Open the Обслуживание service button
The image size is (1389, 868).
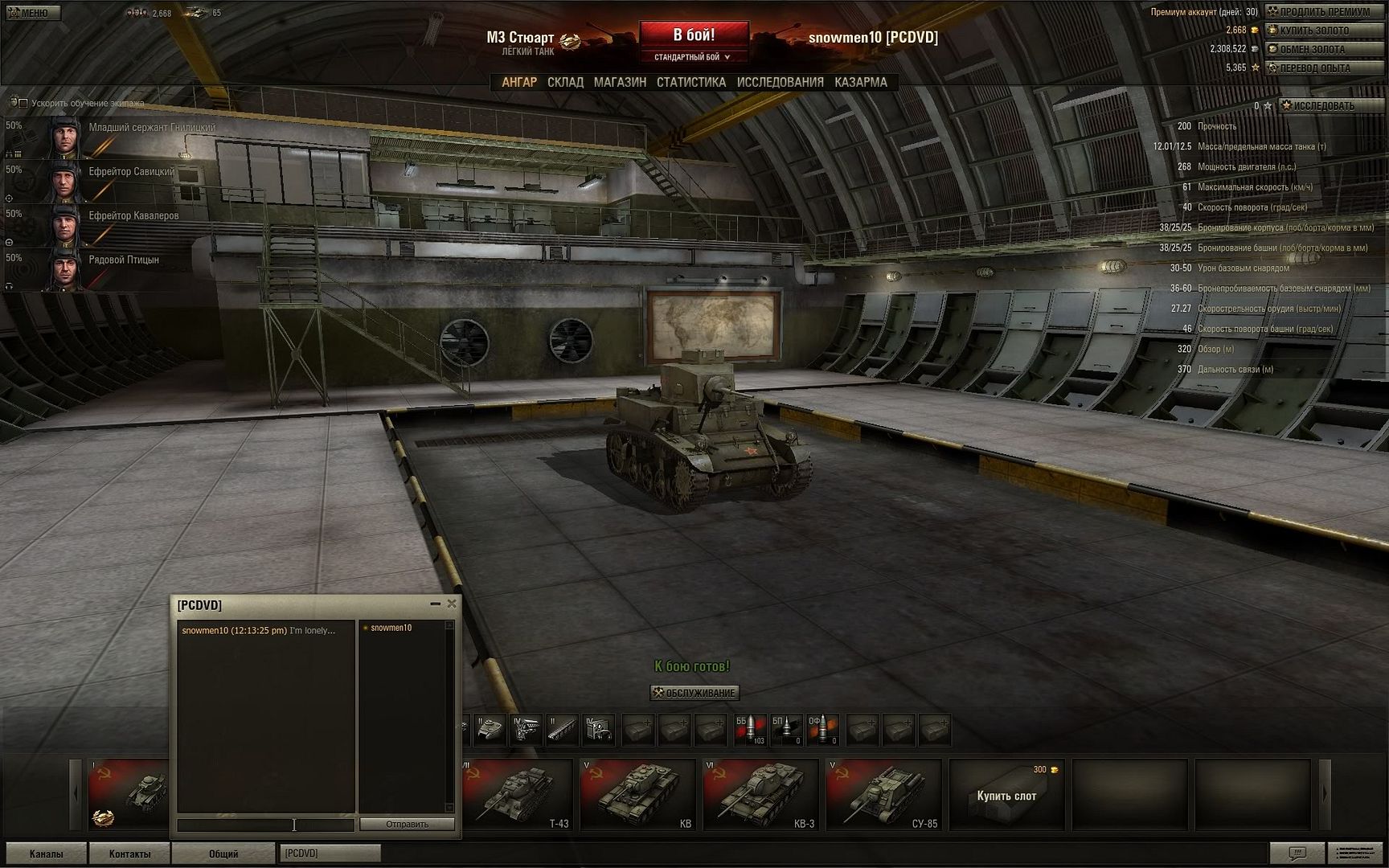pyautogui.click(x=694, y=693)
